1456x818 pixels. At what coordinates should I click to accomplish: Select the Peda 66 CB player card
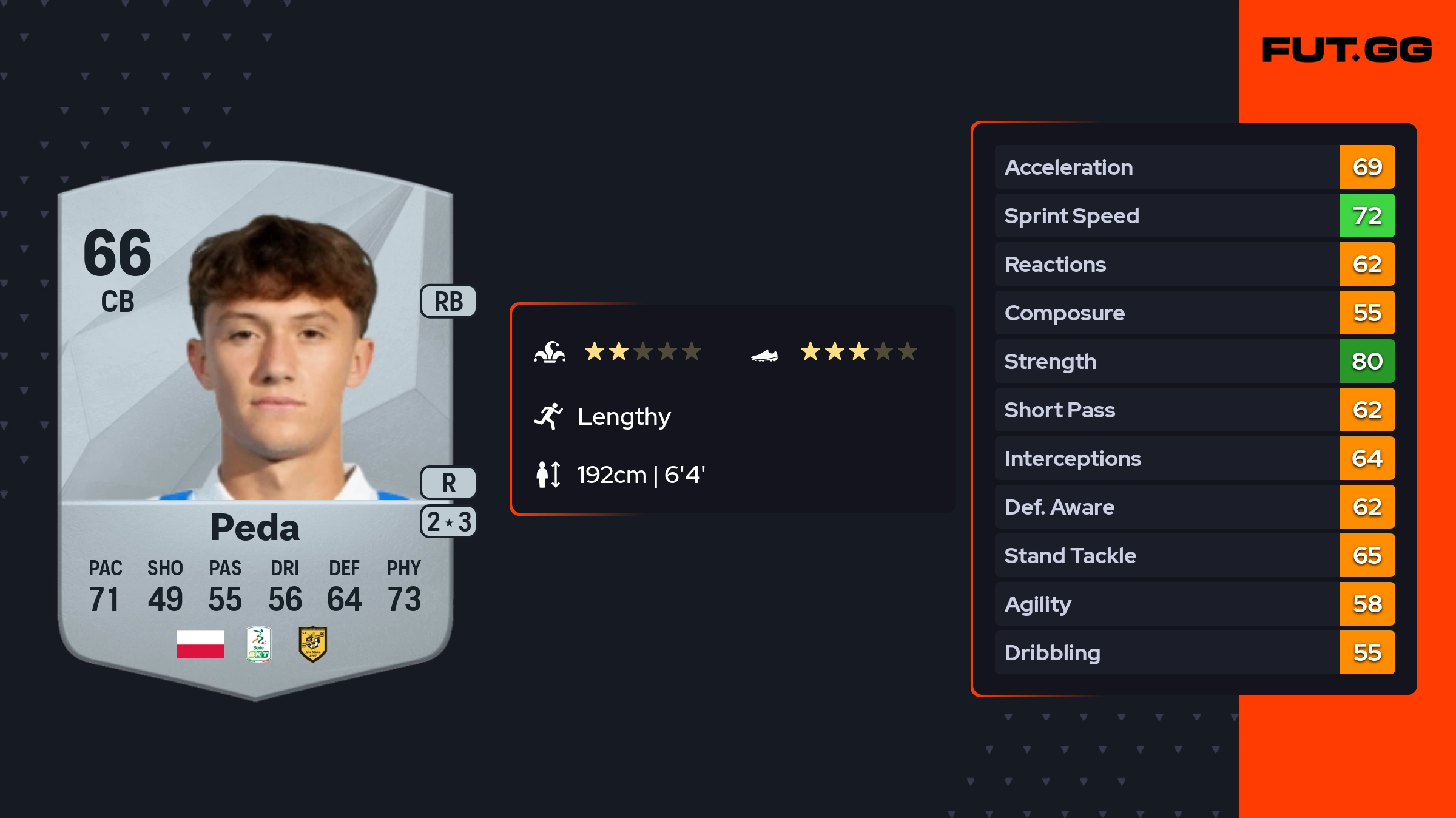point(255,425)
